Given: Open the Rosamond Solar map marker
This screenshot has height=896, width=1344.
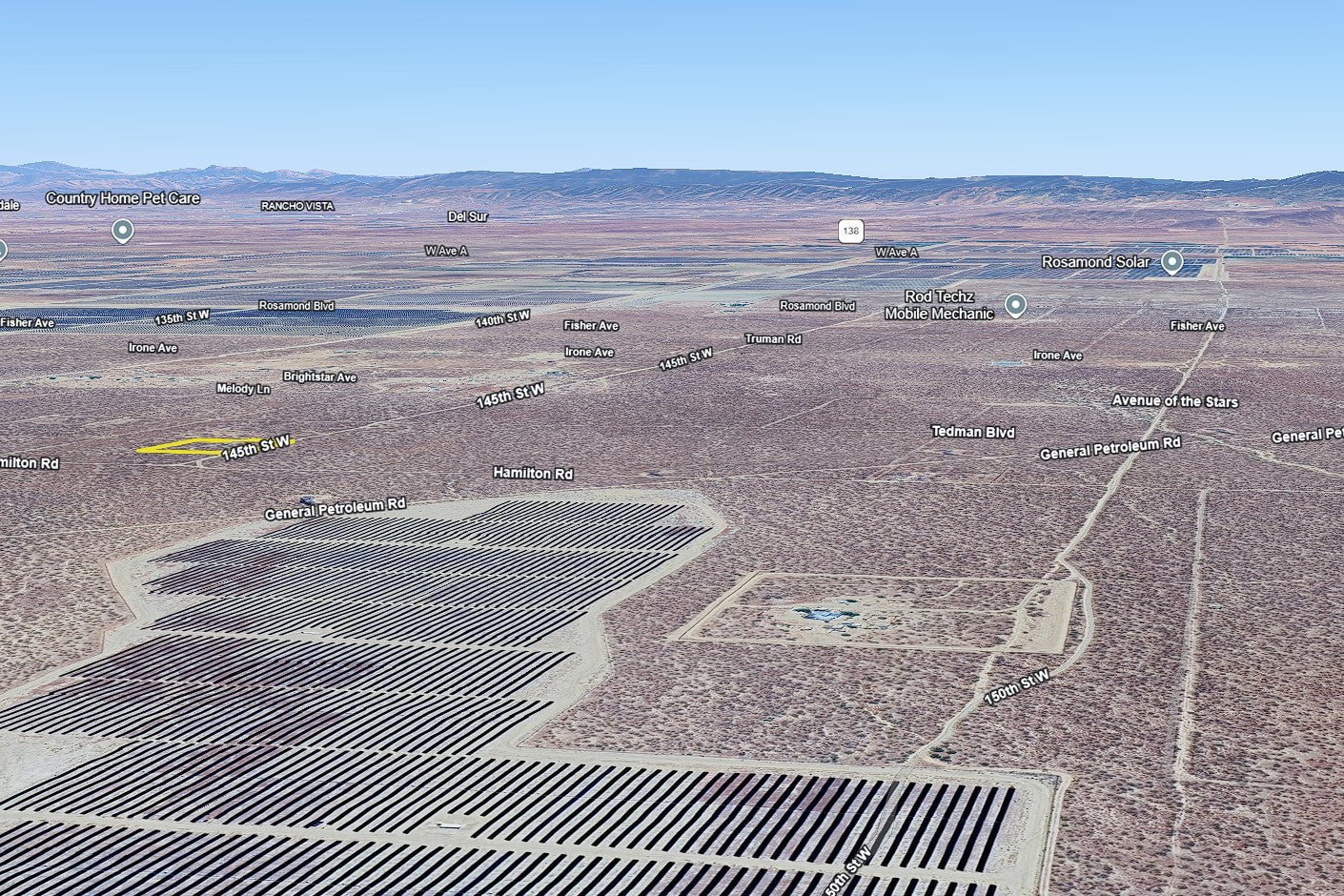Looking at the screenshot, I should (1171, 262).
